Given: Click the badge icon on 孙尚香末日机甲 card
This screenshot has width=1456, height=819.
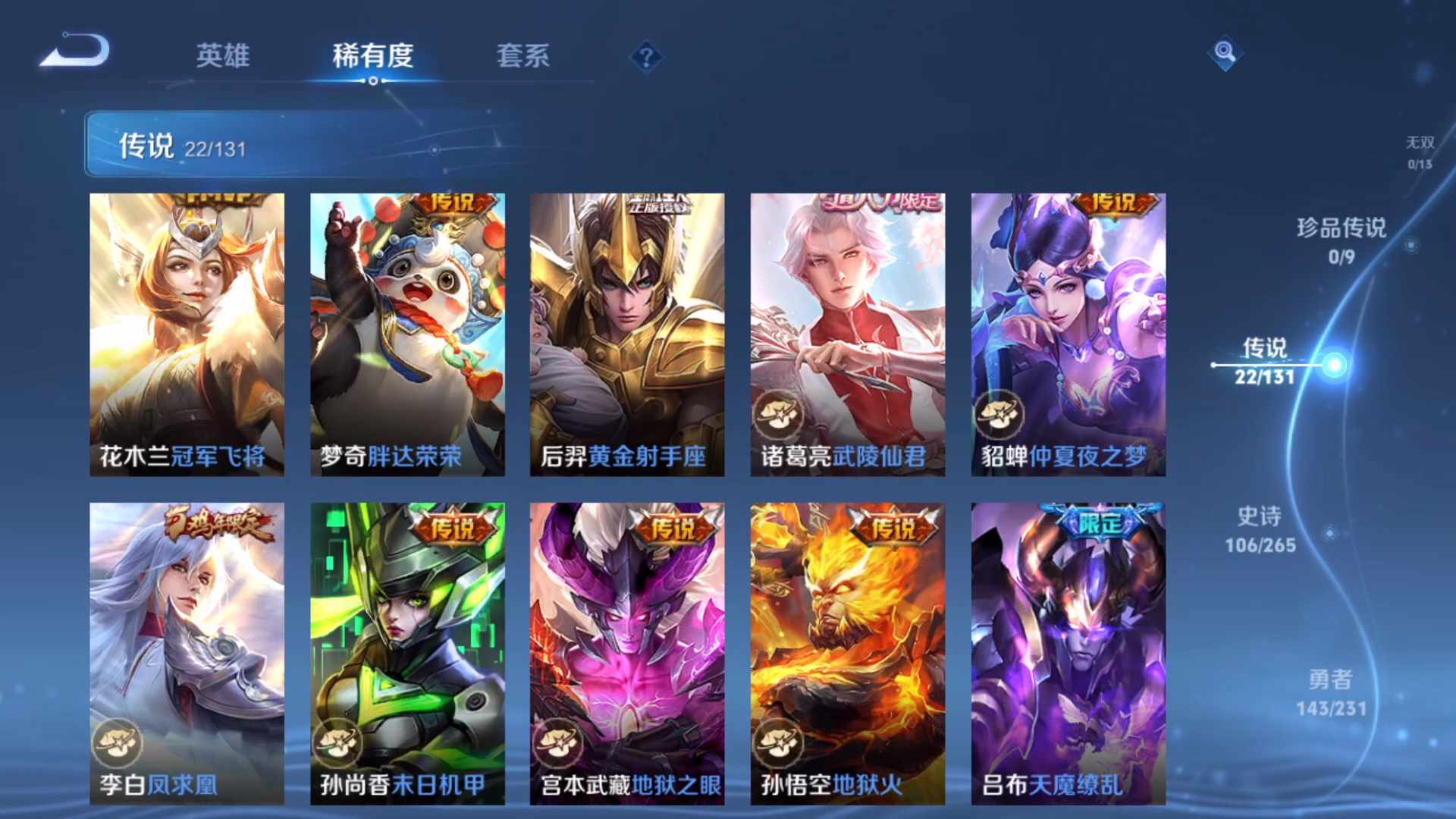Looking at the screenshot, I should (x=337, y=742).
